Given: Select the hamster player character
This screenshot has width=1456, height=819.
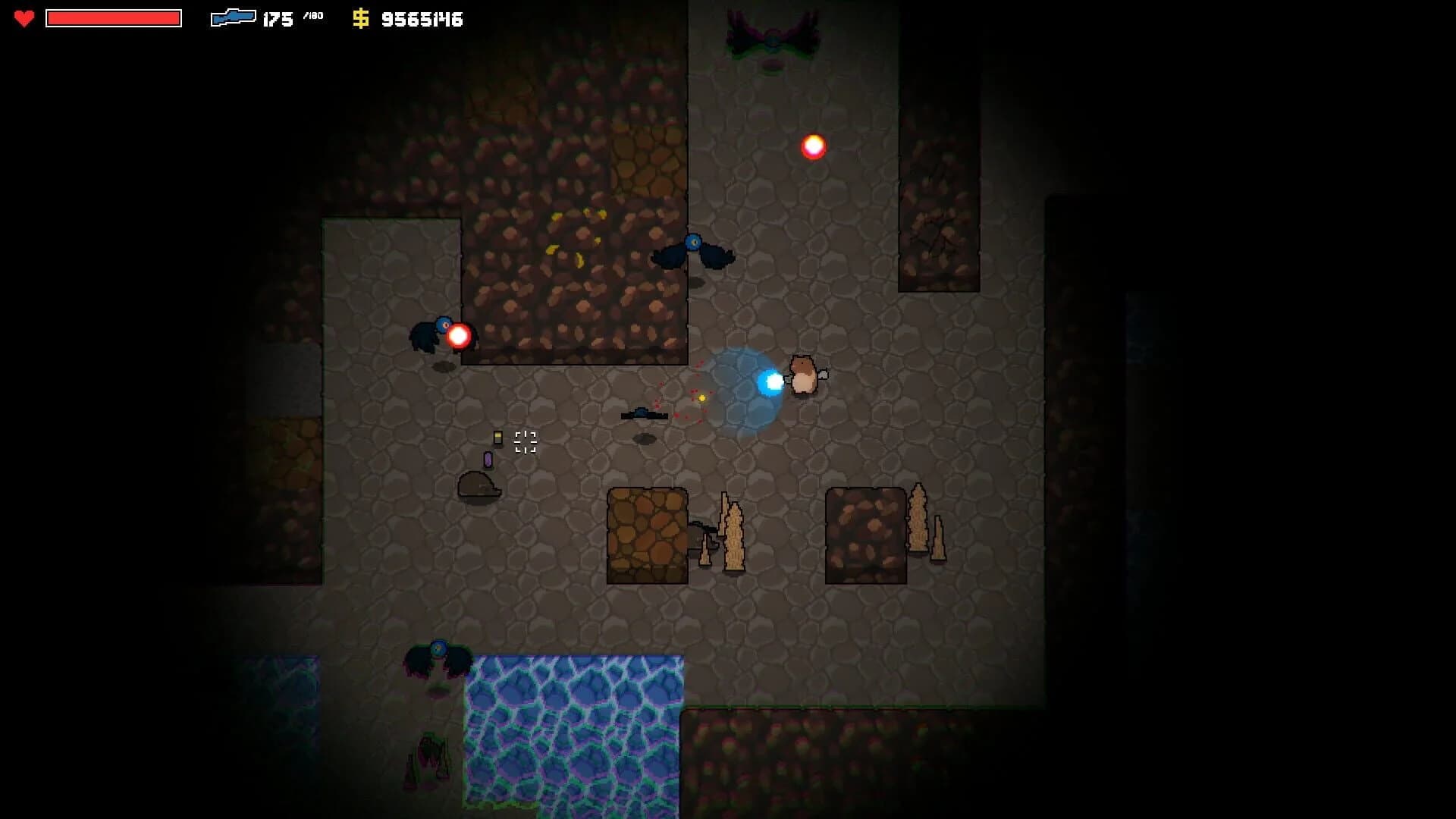Looking at the screenshot, I should coord(804,373).
